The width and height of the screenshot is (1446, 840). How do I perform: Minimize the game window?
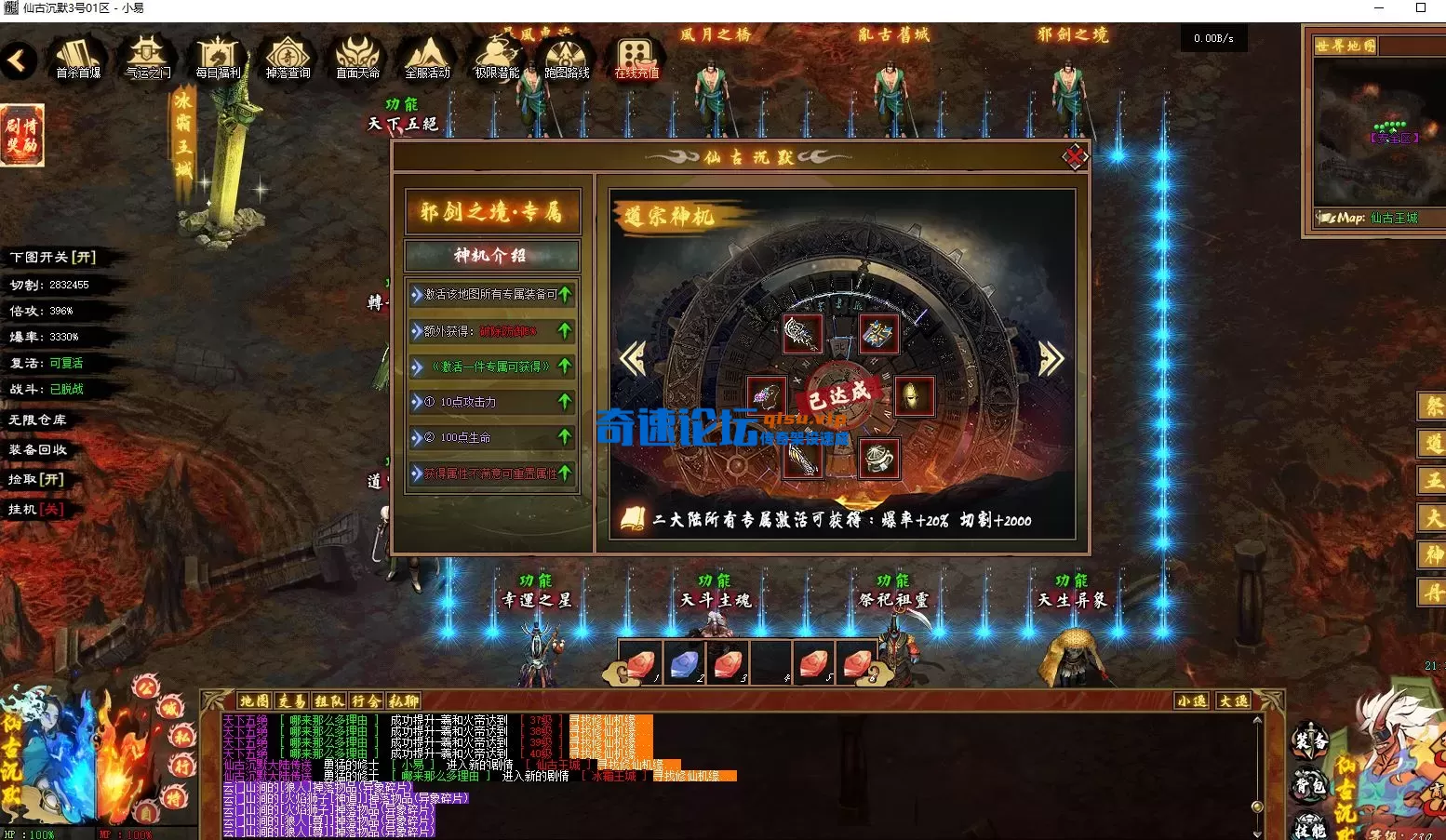(1377, 8)
